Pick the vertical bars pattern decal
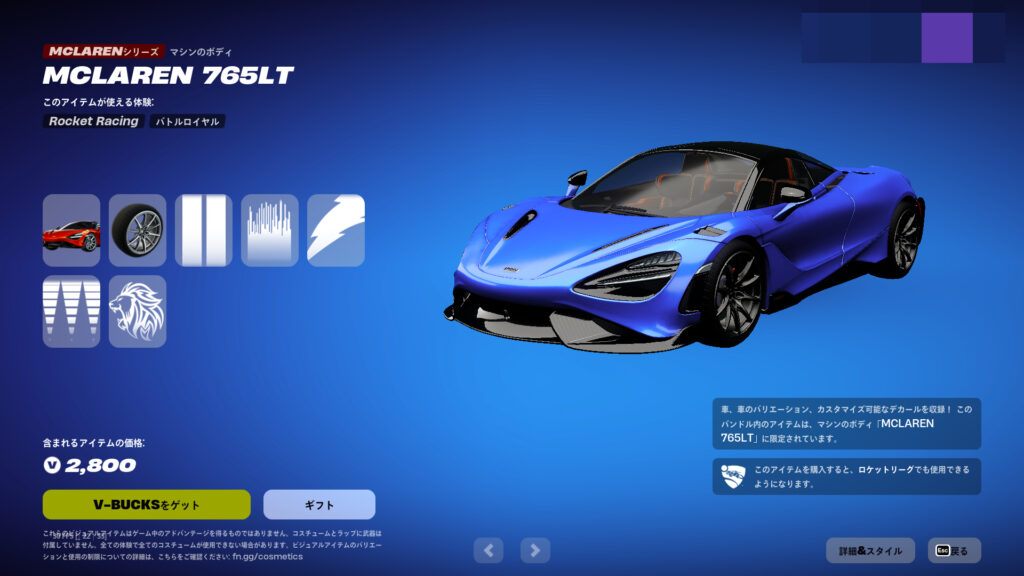 coord(269,230)
